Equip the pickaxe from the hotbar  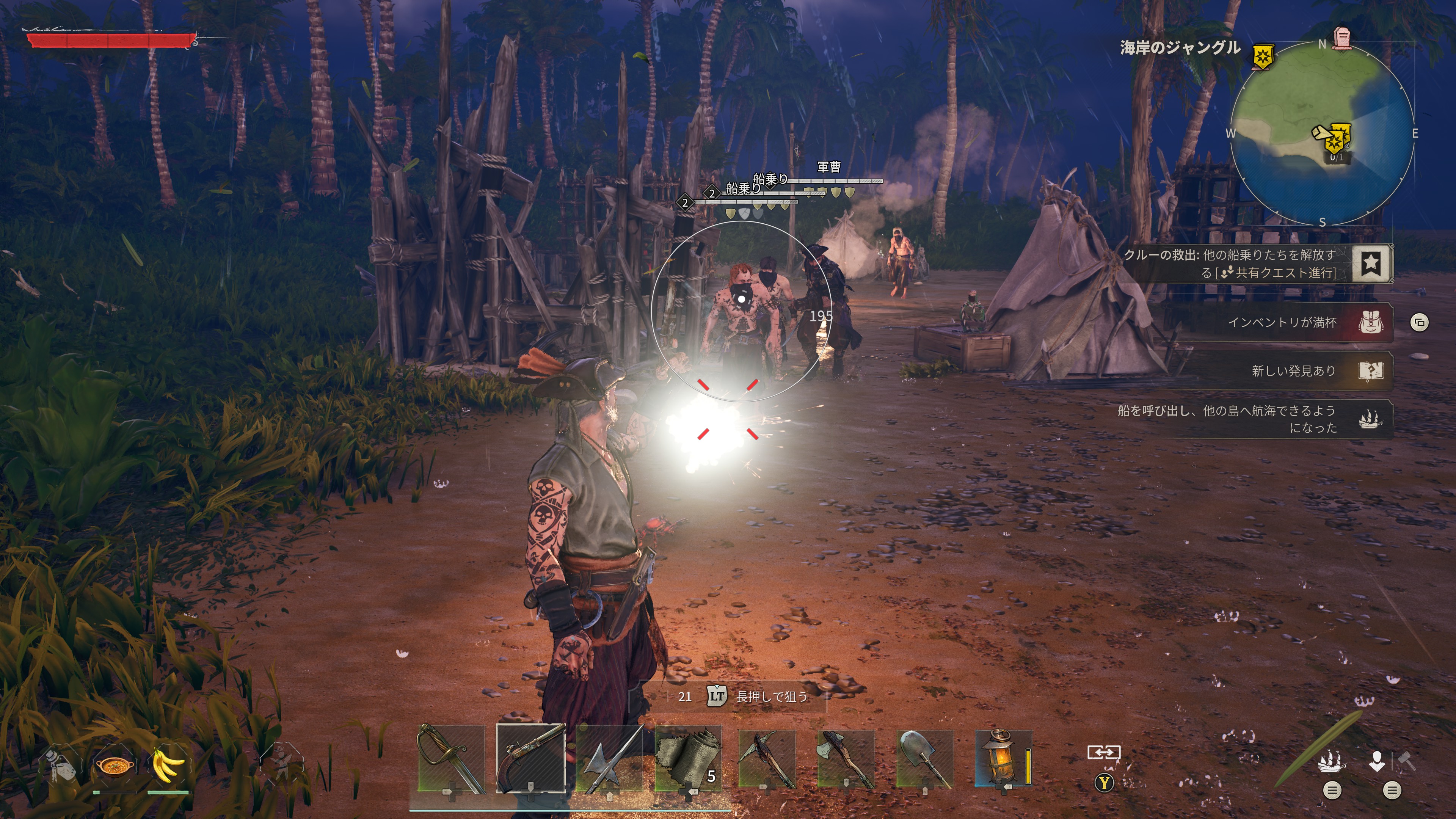[x=767, y=758]
